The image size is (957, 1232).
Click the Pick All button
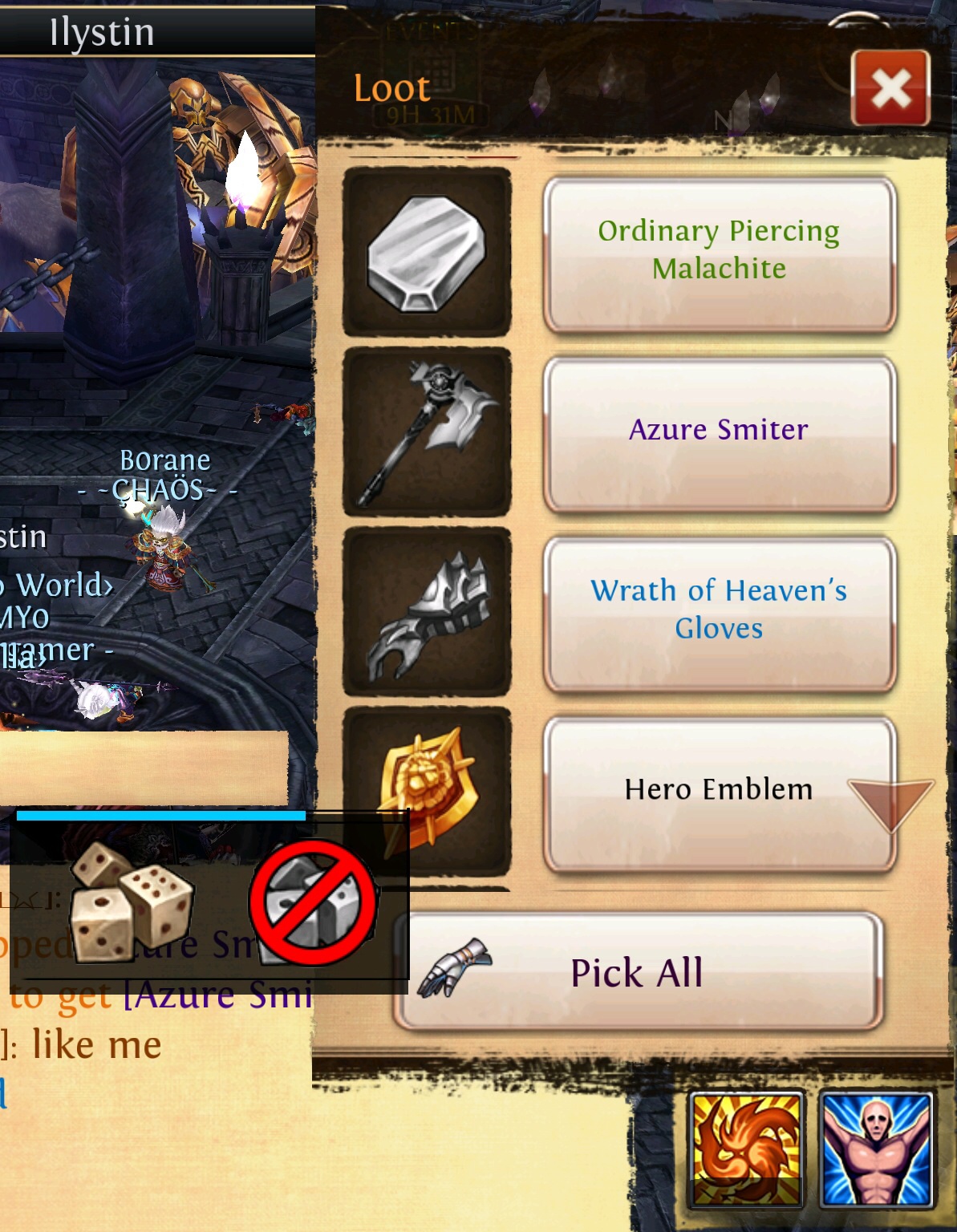[639, 972]
